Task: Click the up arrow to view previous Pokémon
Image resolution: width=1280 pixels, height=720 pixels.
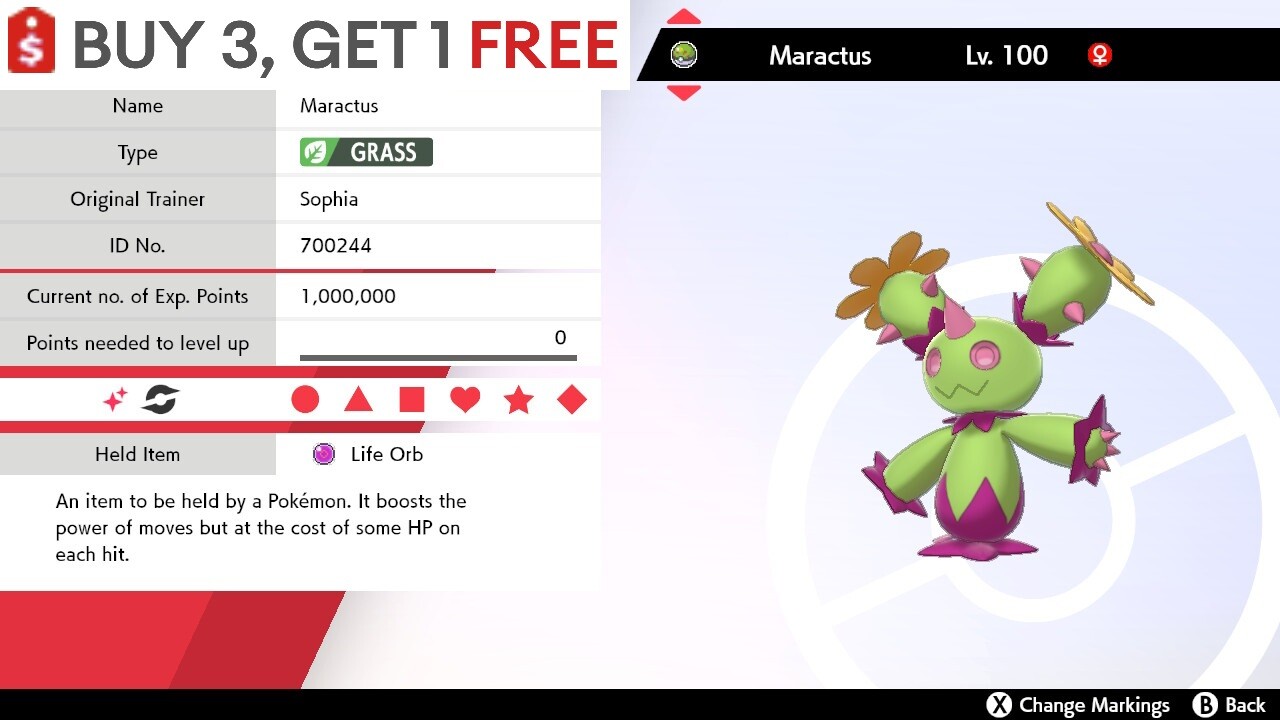Action: click(683, 14)
